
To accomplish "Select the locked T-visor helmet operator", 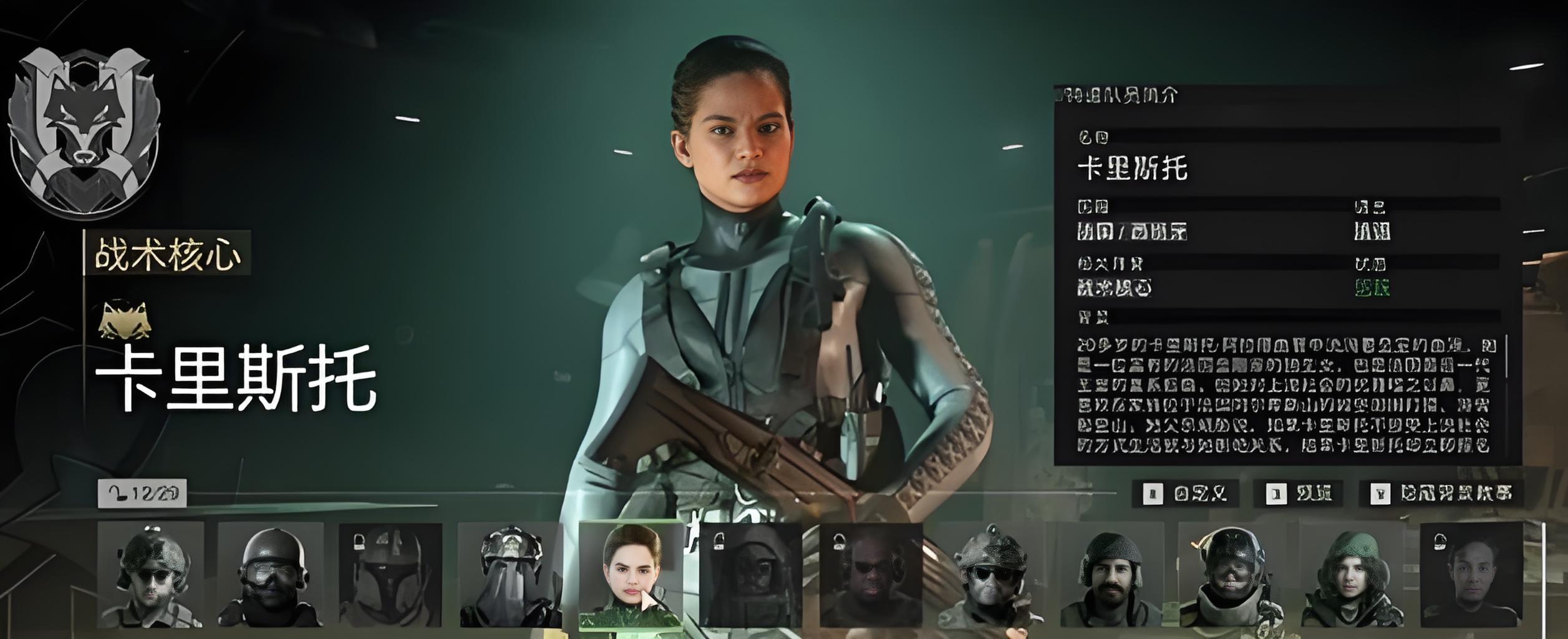I will pyautogui.click(x=390, y=575).
